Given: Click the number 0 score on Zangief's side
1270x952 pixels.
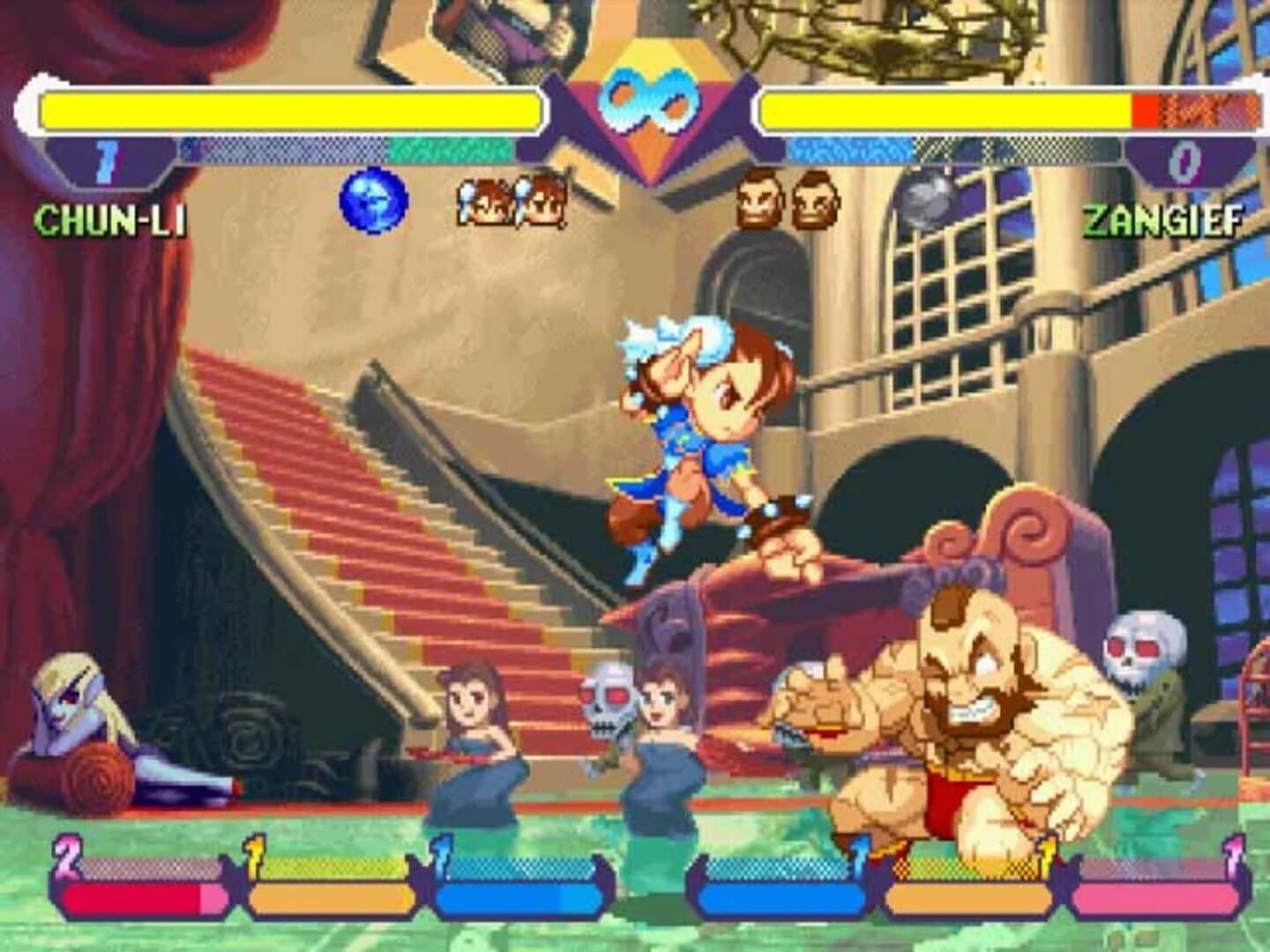Looking at the screenshot, I should (x=1185, y=163).
